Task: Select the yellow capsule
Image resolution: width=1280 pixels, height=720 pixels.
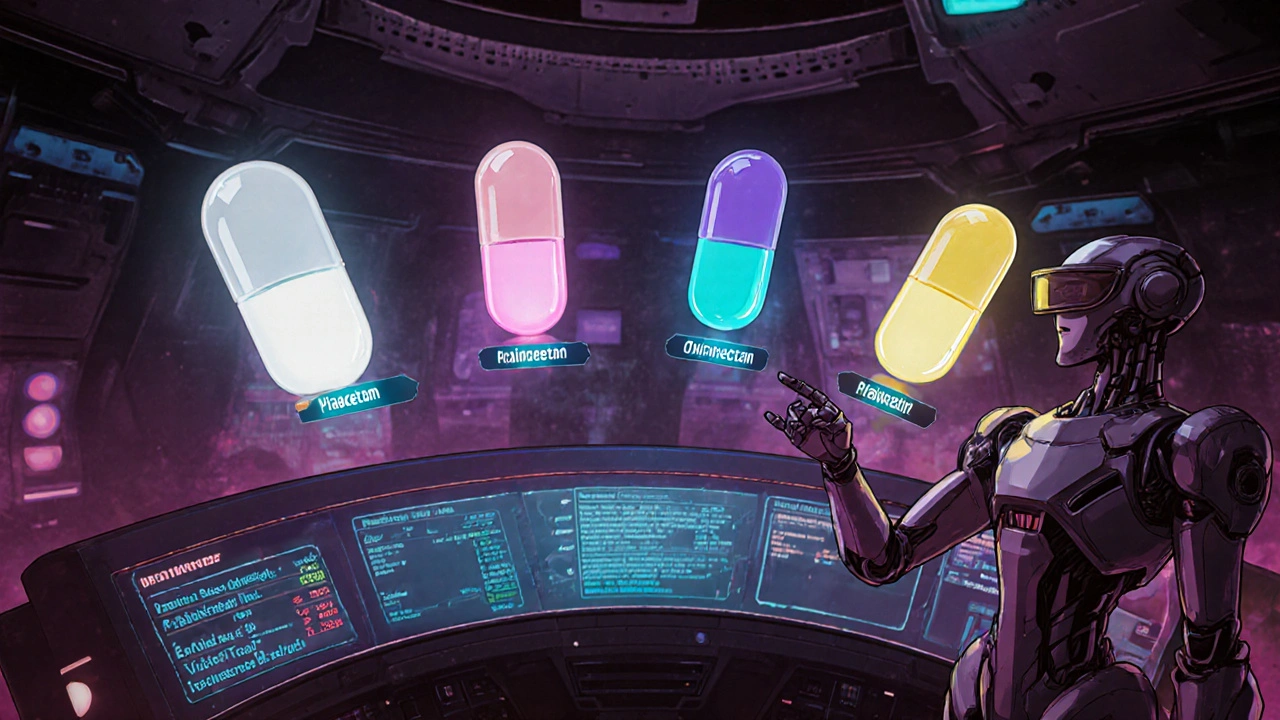Action: pos(945,293)
